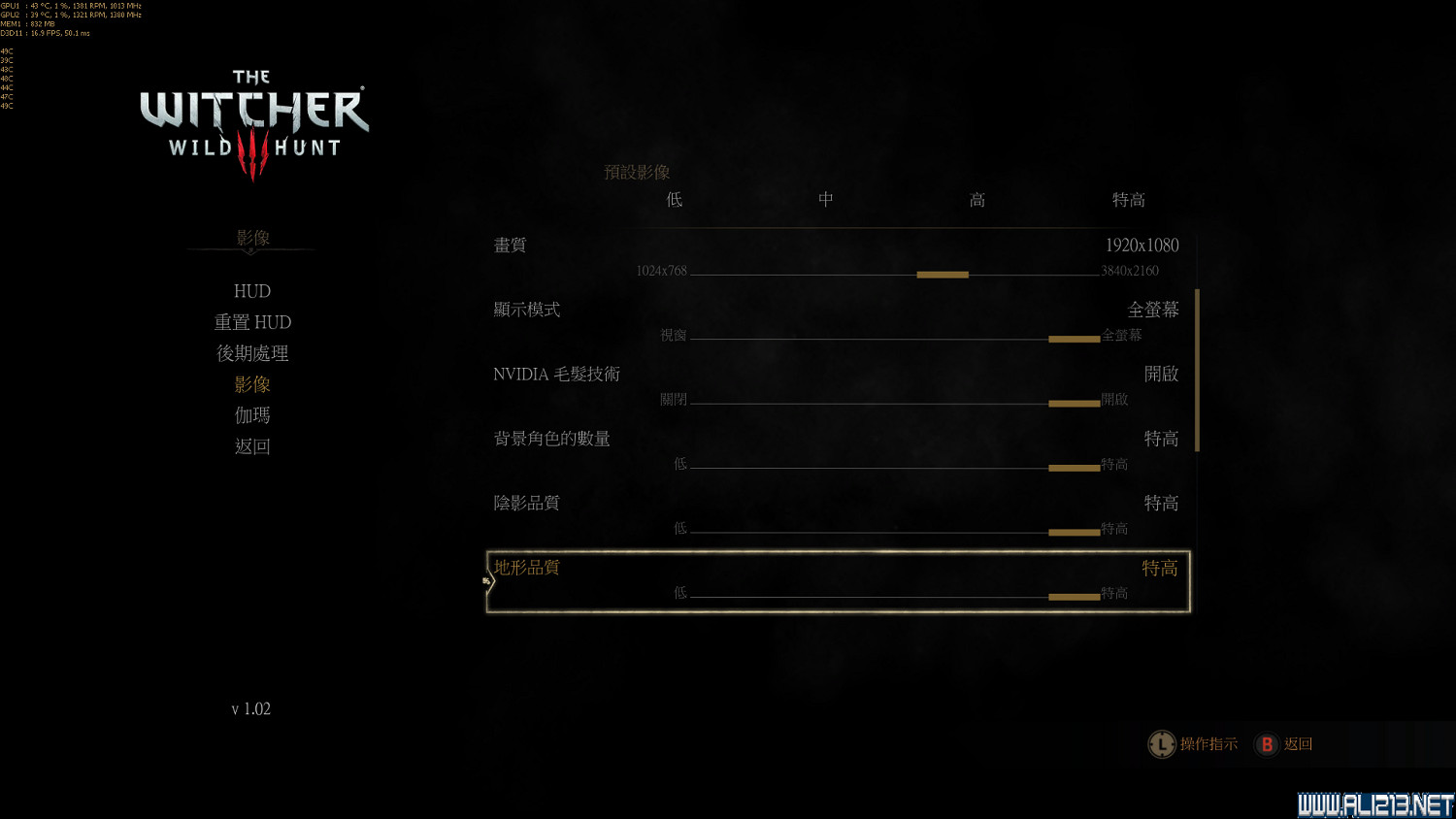Select 返回 in the left sidebar
The image size is (1456, 819).
click(252, 446)
